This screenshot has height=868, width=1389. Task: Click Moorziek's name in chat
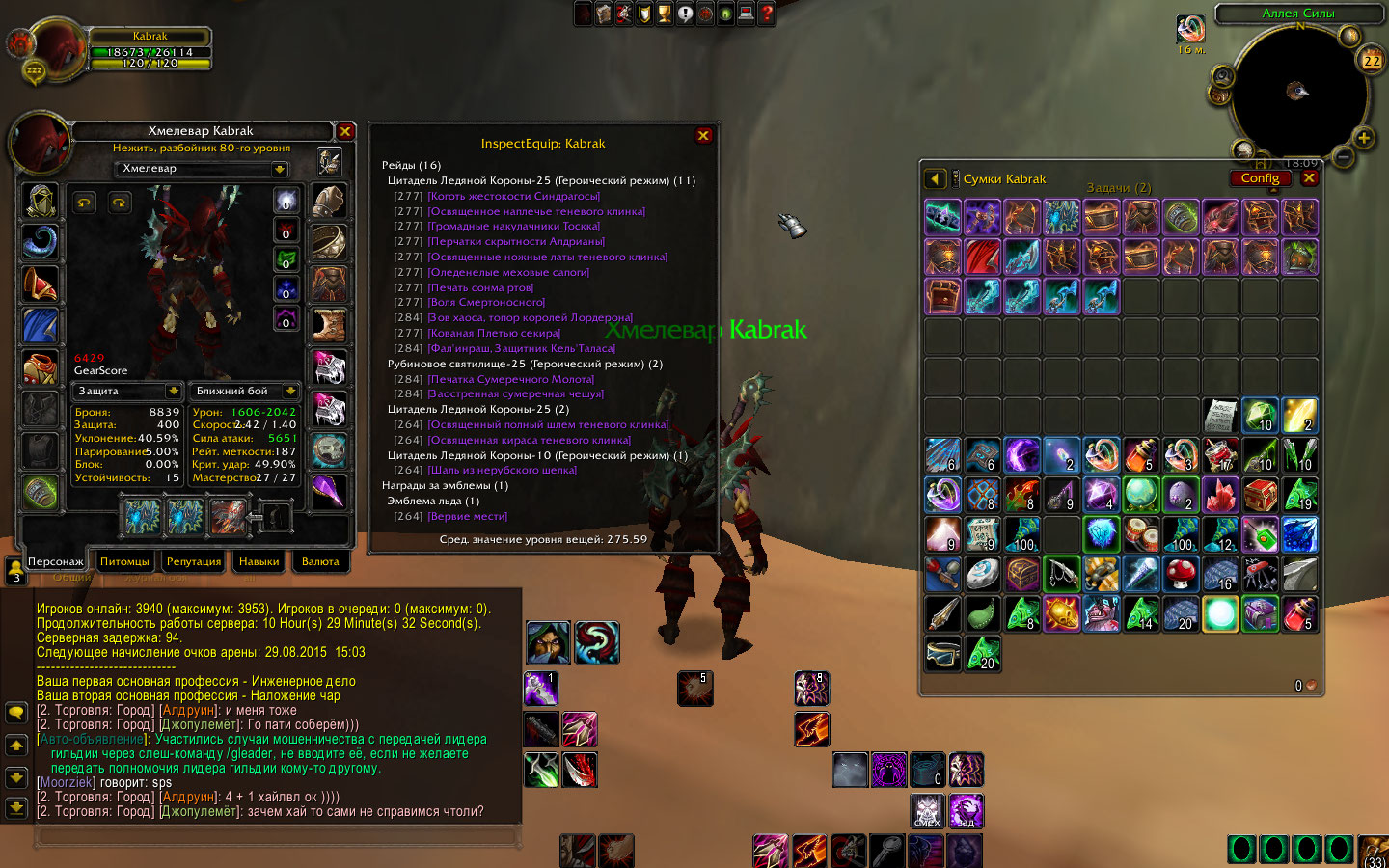coord(67,782)
